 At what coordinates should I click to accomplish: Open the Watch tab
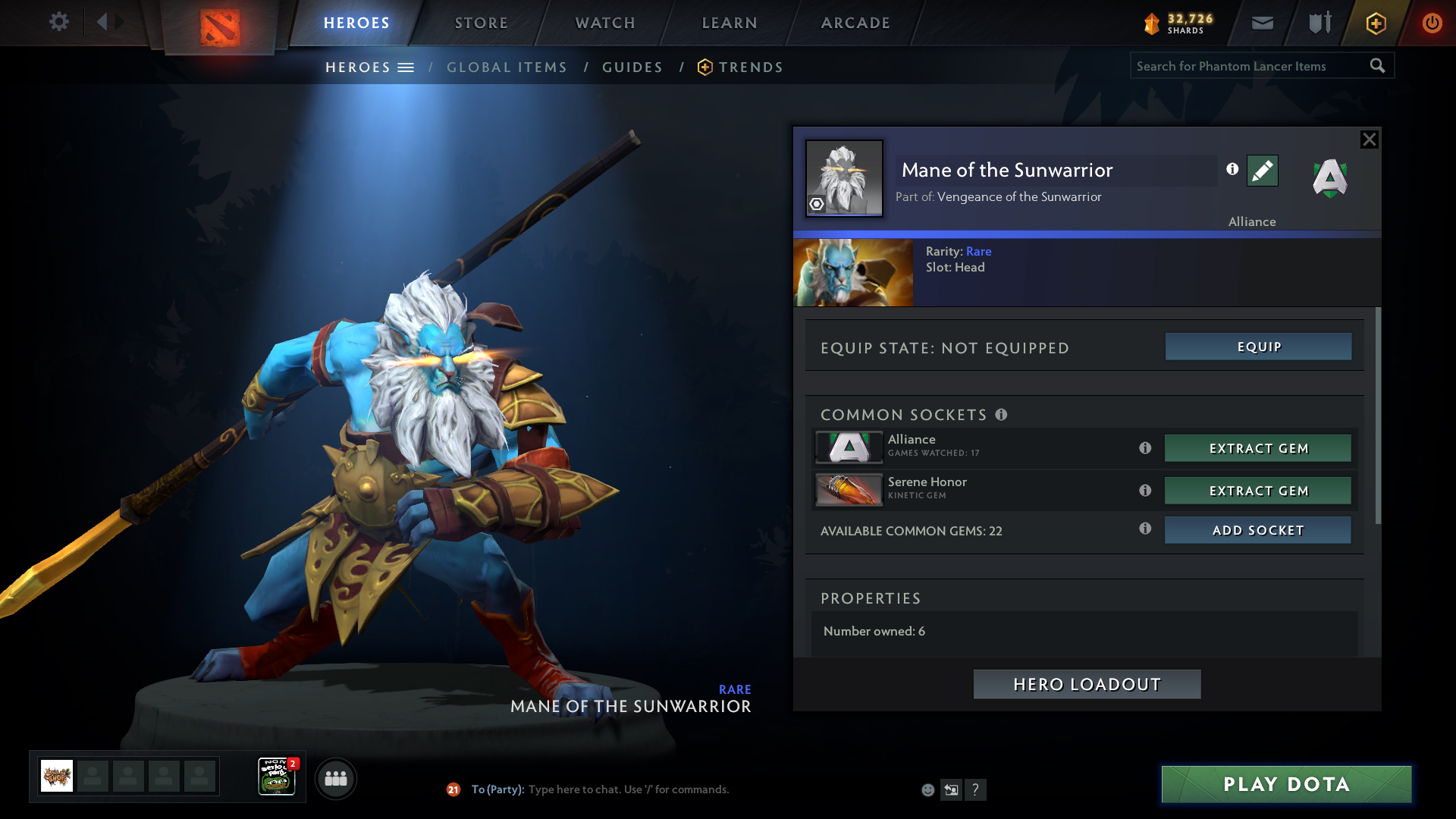(x=605, y=23)
